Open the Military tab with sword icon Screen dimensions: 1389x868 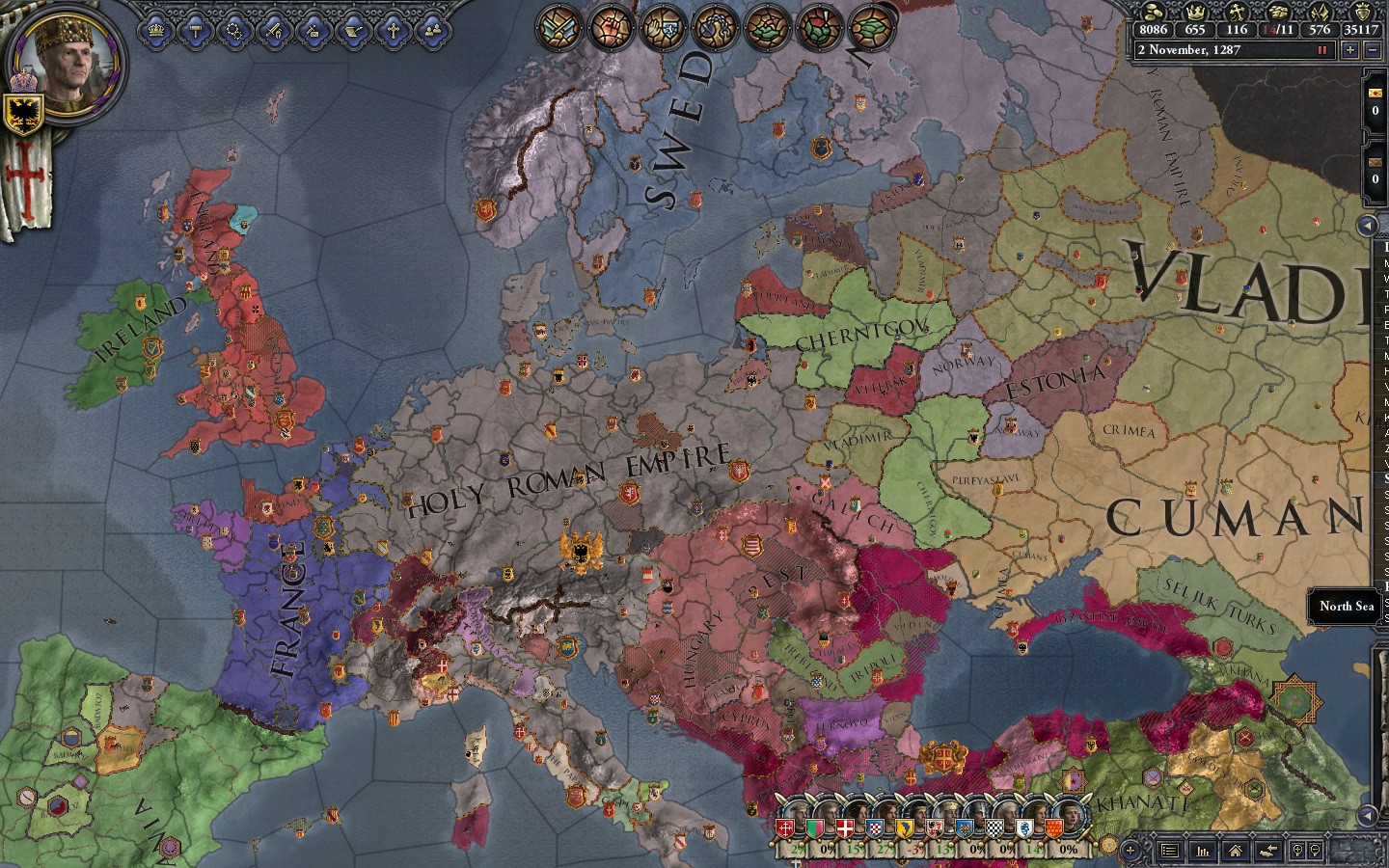[275, 31]
